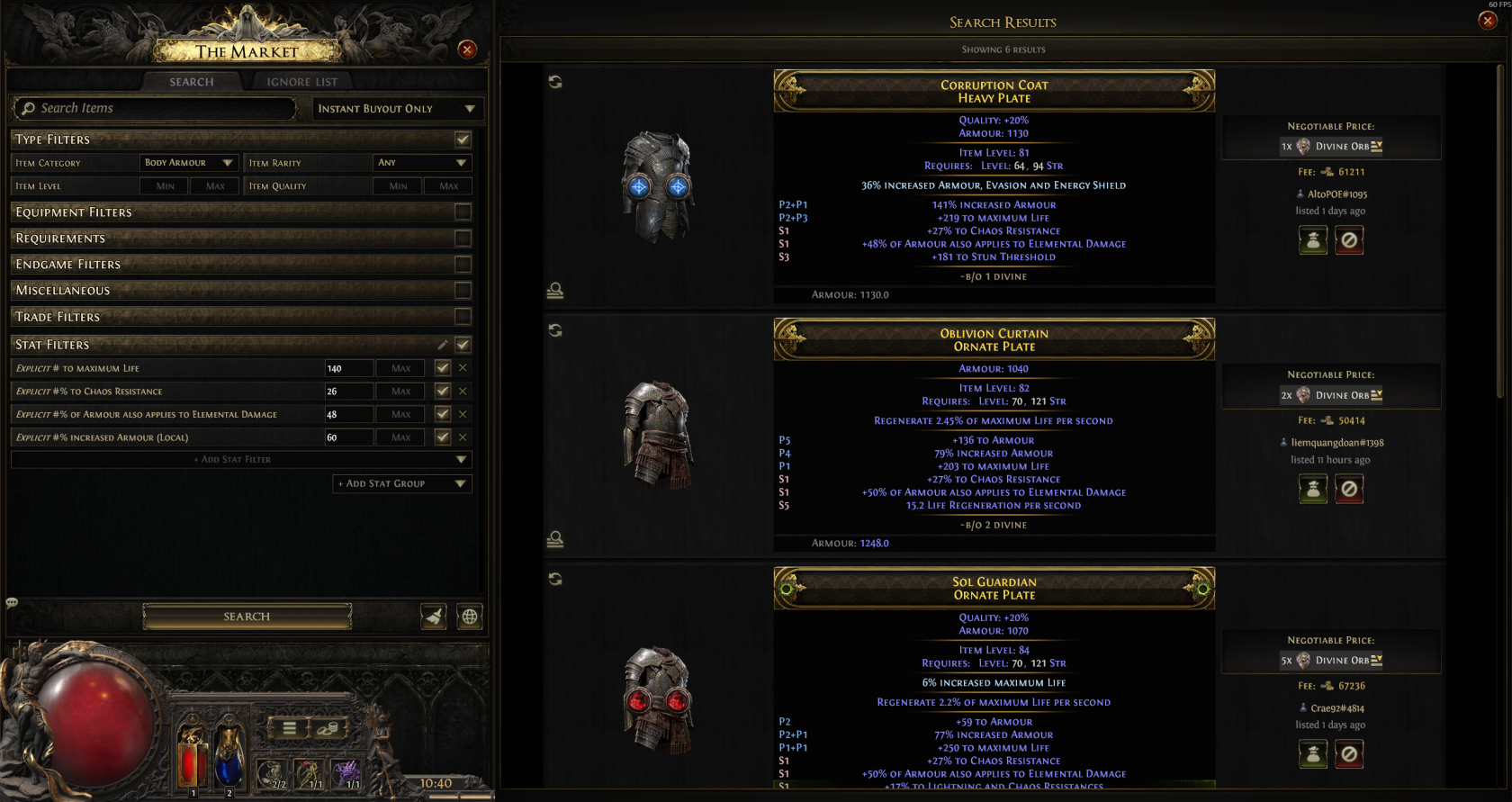Image resolution: width=1512 pixels, height=802 pixels.
Task: Remove the maximum life stat filter
Action: click(463, 368)
